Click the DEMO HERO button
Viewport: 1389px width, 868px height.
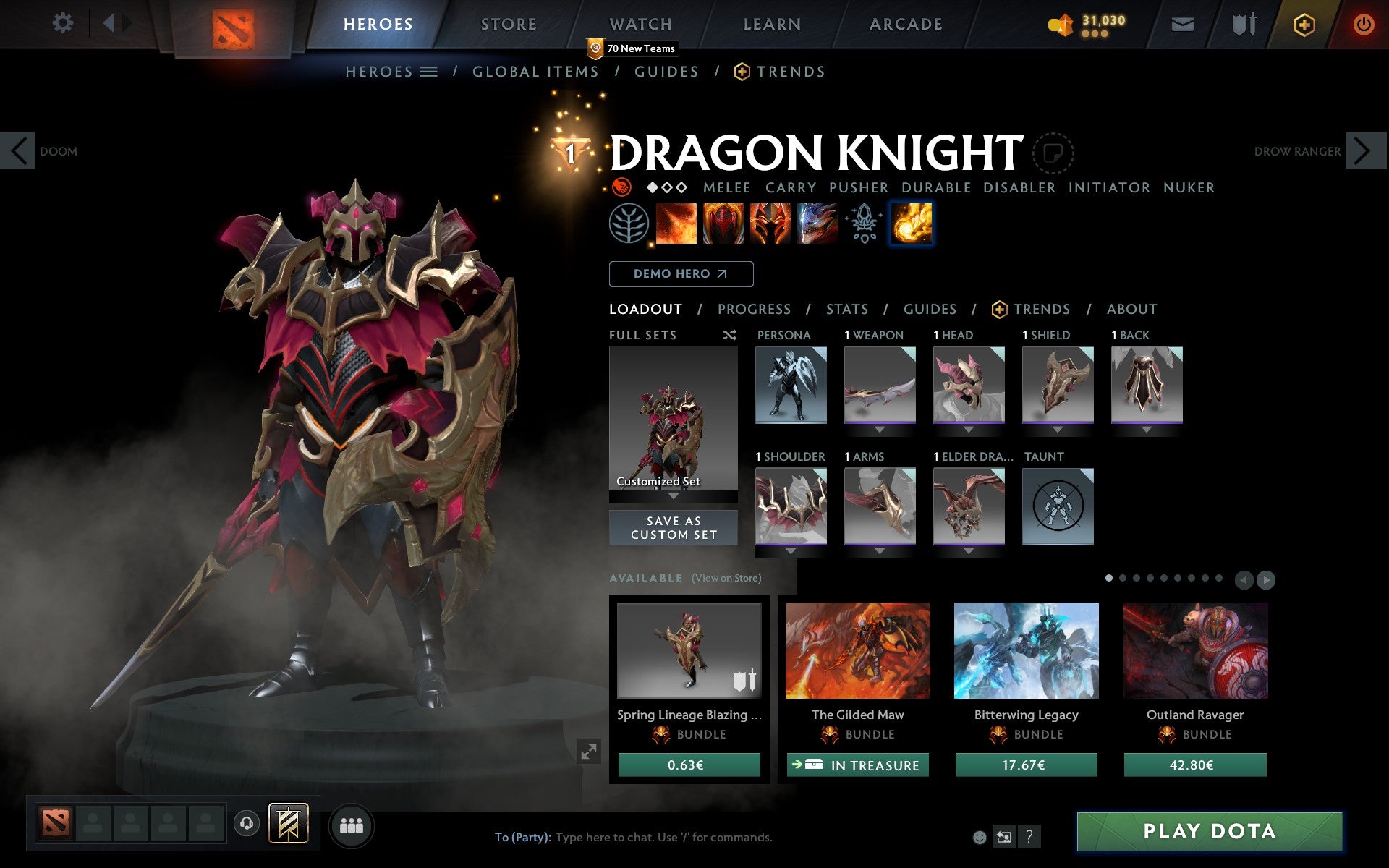pyautogui.click(x=681, y=273)
